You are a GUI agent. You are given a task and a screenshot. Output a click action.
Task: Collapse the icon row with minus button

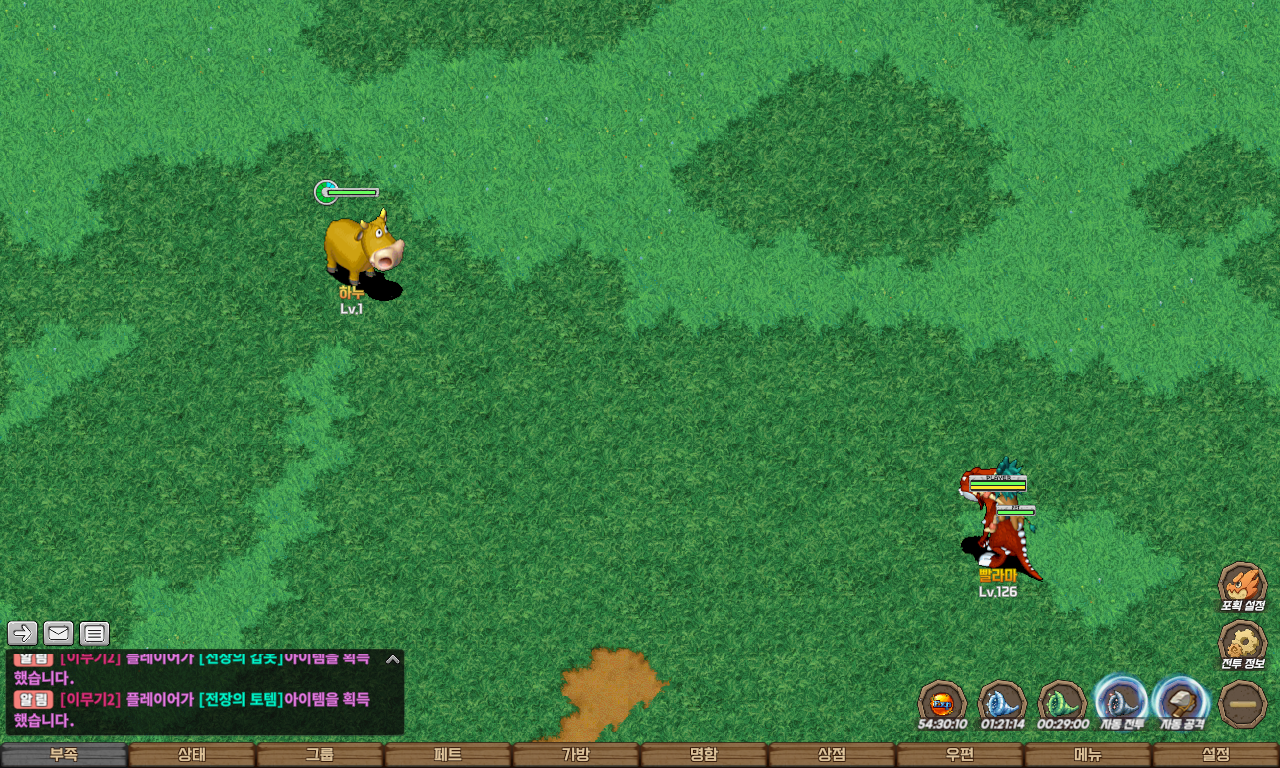[1243, 703]
